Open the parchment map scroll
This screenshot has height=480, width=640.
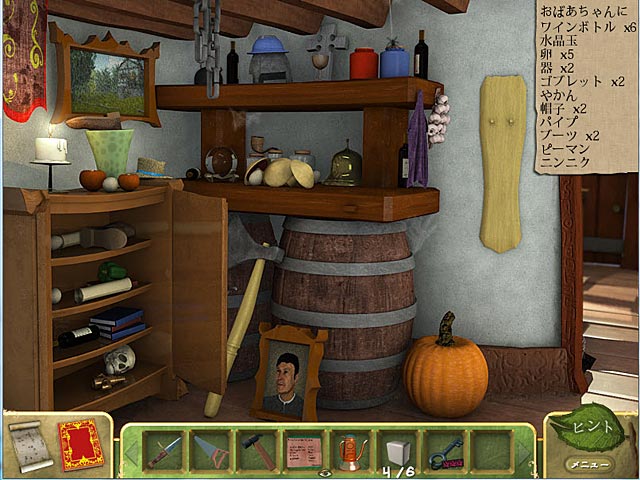27,446
